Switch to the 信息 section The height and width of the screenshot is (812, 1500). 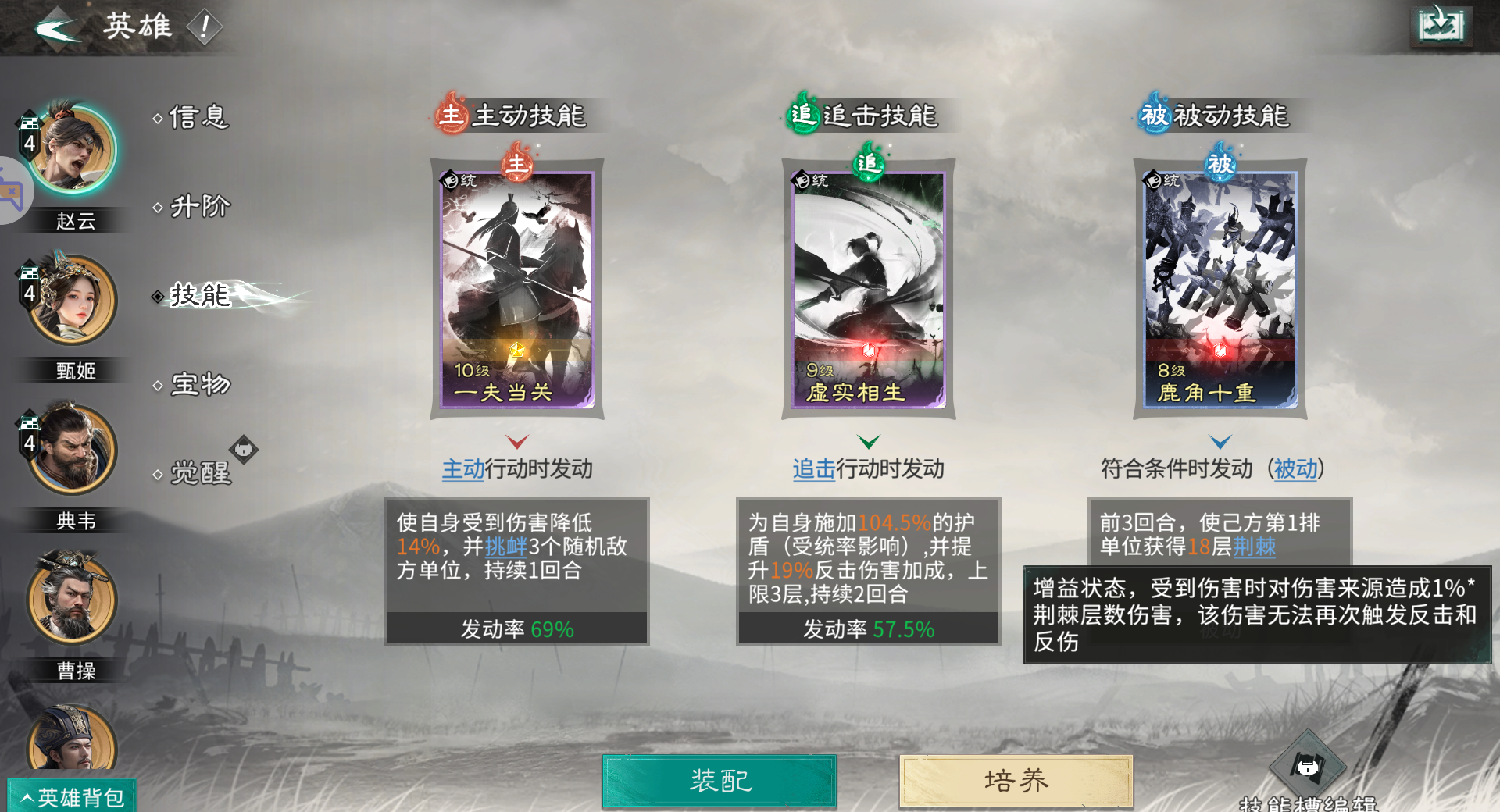195,119
